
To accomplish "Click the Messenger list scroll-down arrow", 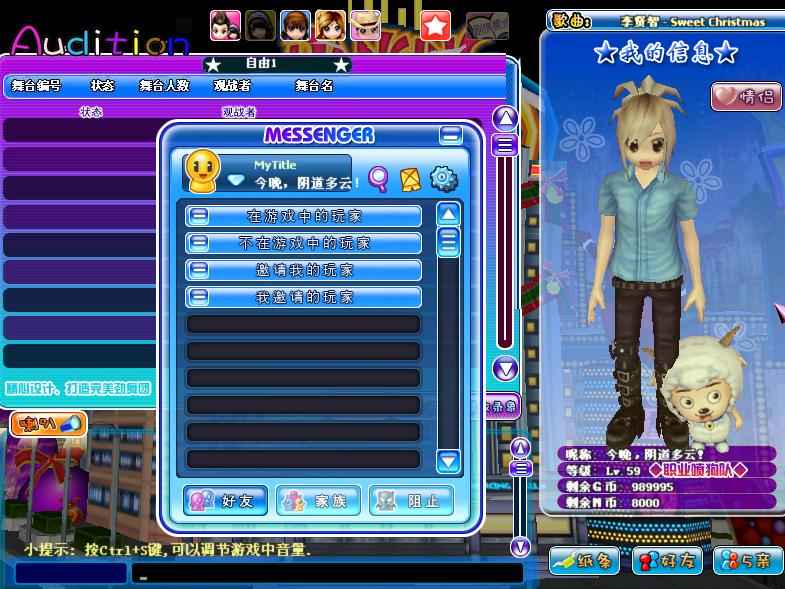I will coord(448,461).
